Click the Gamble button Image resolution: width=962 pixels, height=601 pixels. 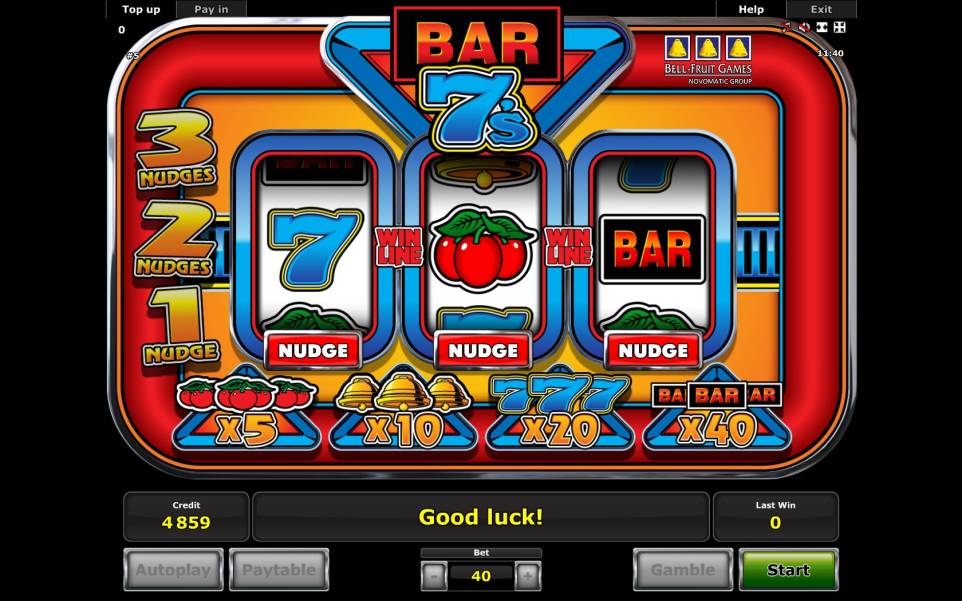pos(683,570)
